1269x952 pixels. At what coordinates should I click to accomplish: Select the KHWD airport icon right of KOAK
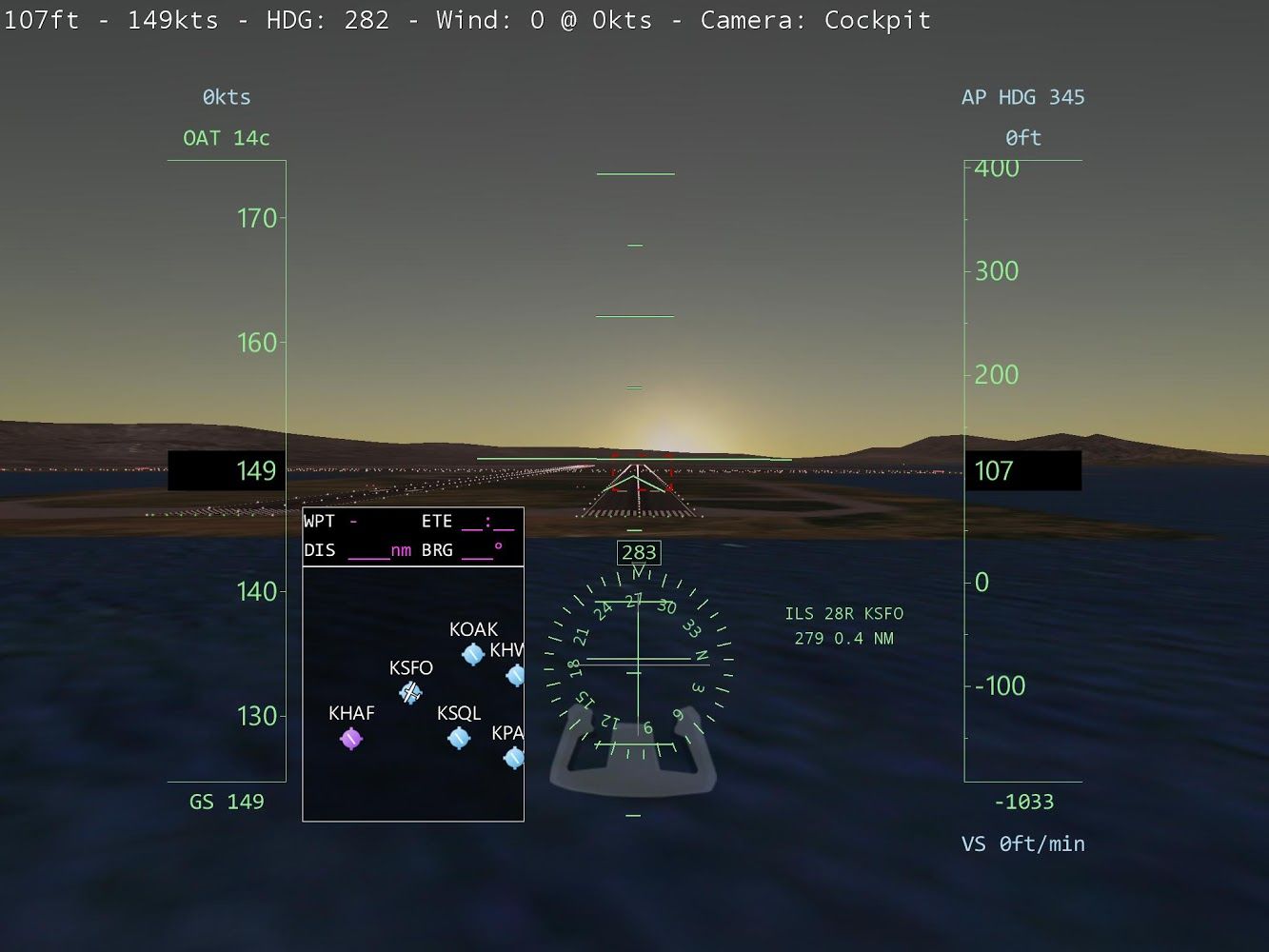pyautogui.click(x=514, y=677)
